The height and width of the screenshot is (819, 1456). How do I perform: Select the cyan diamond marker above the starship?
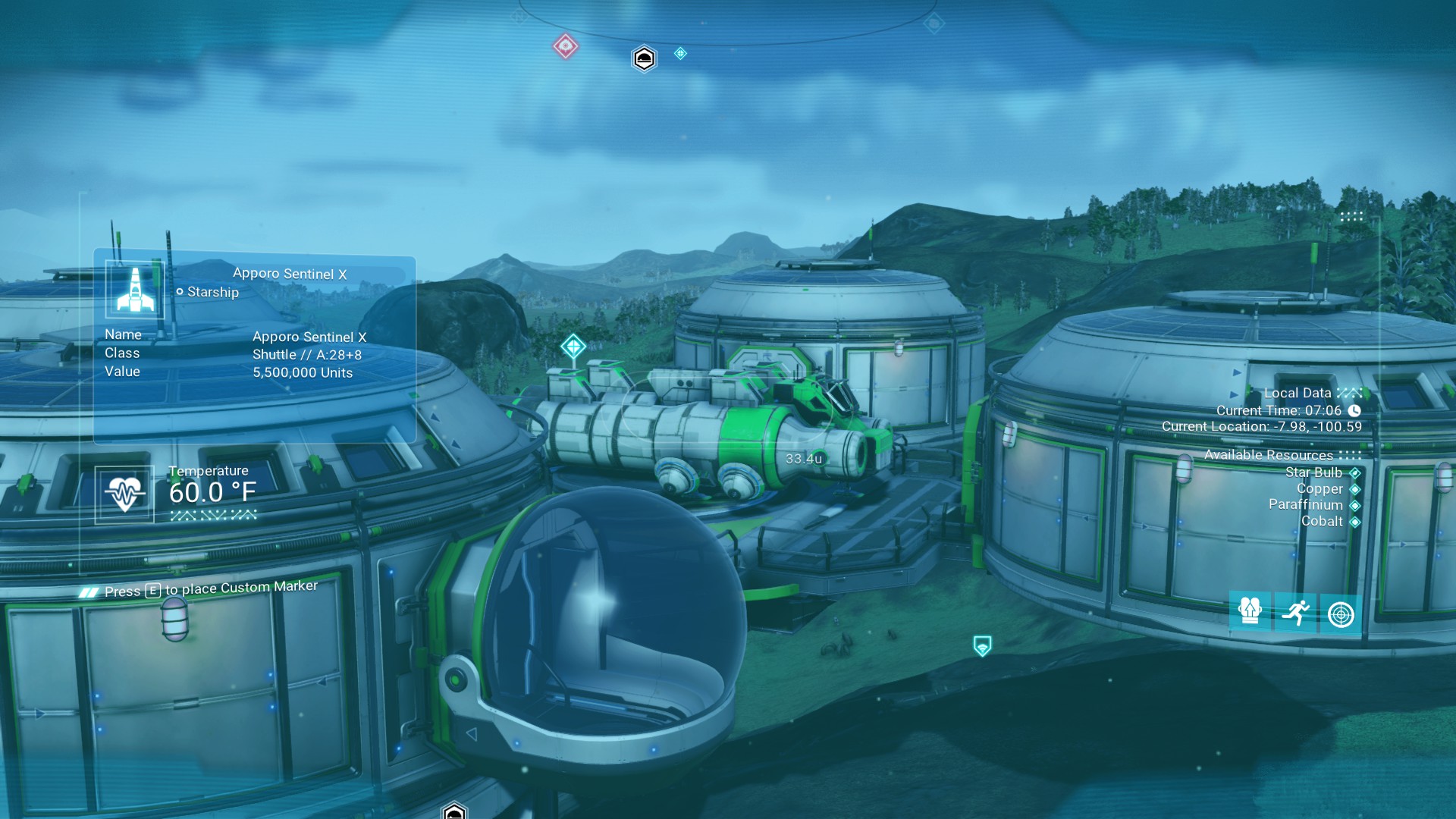click(x=573, y=347)
